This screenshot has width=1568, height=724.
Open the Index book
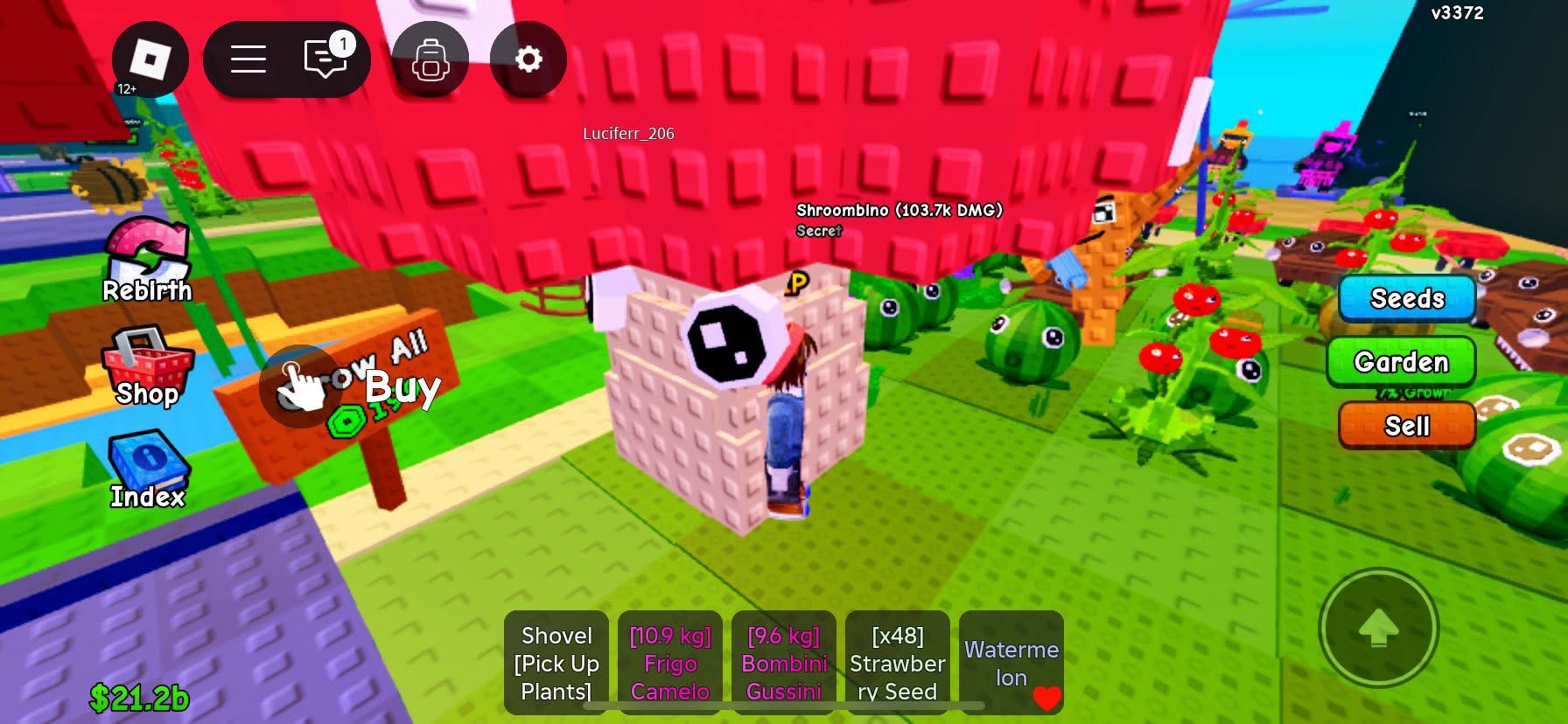pyautogui.click(x=147, y=470)
